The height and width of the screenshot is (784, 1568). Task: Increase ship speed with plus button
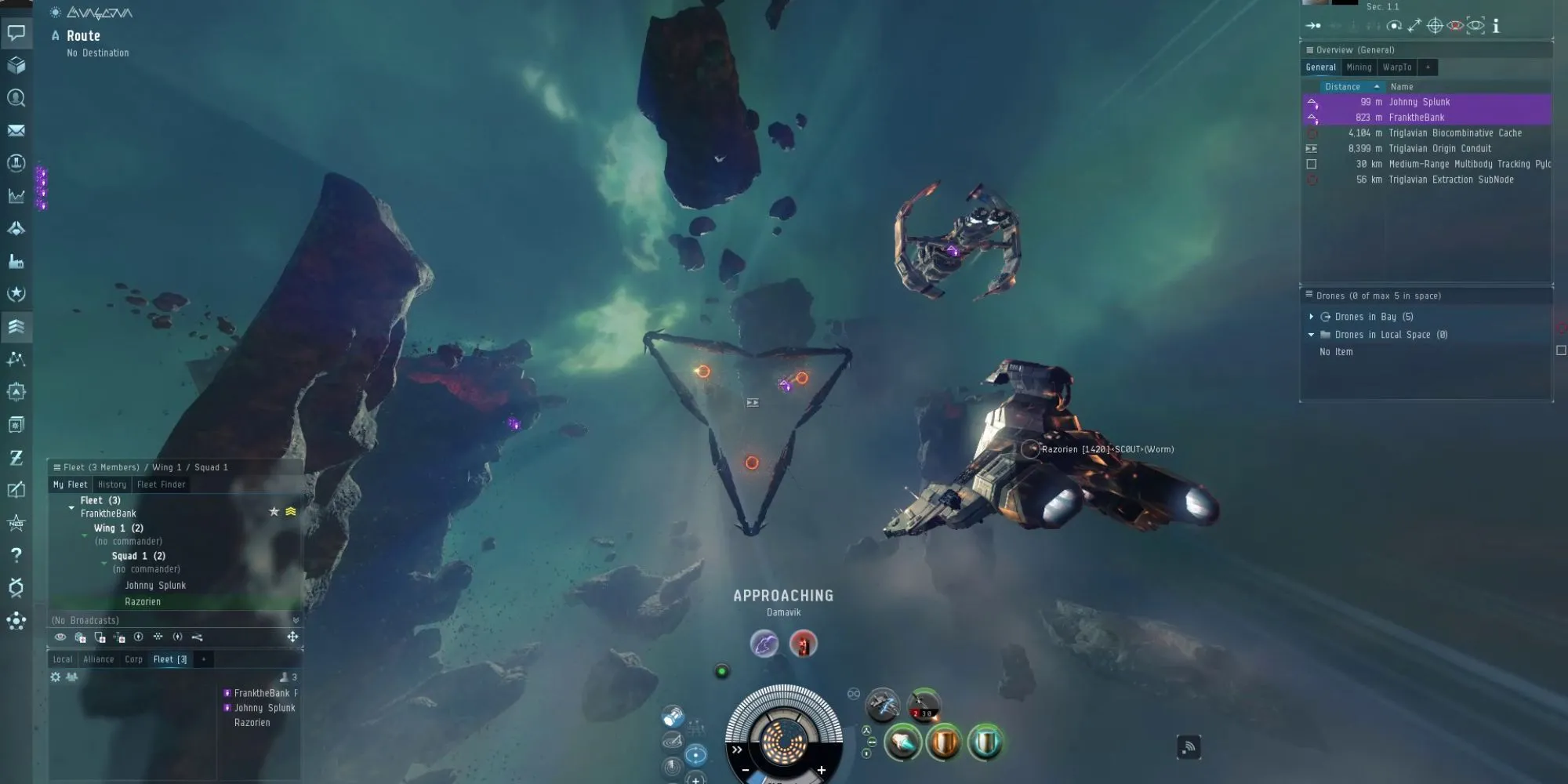tap(821, 770)
